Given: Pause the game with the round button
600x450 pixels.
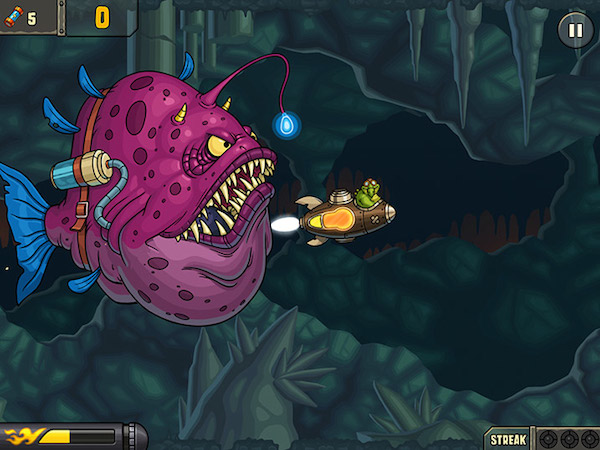Looking at the screenshot, I should [x=574, y=29].
